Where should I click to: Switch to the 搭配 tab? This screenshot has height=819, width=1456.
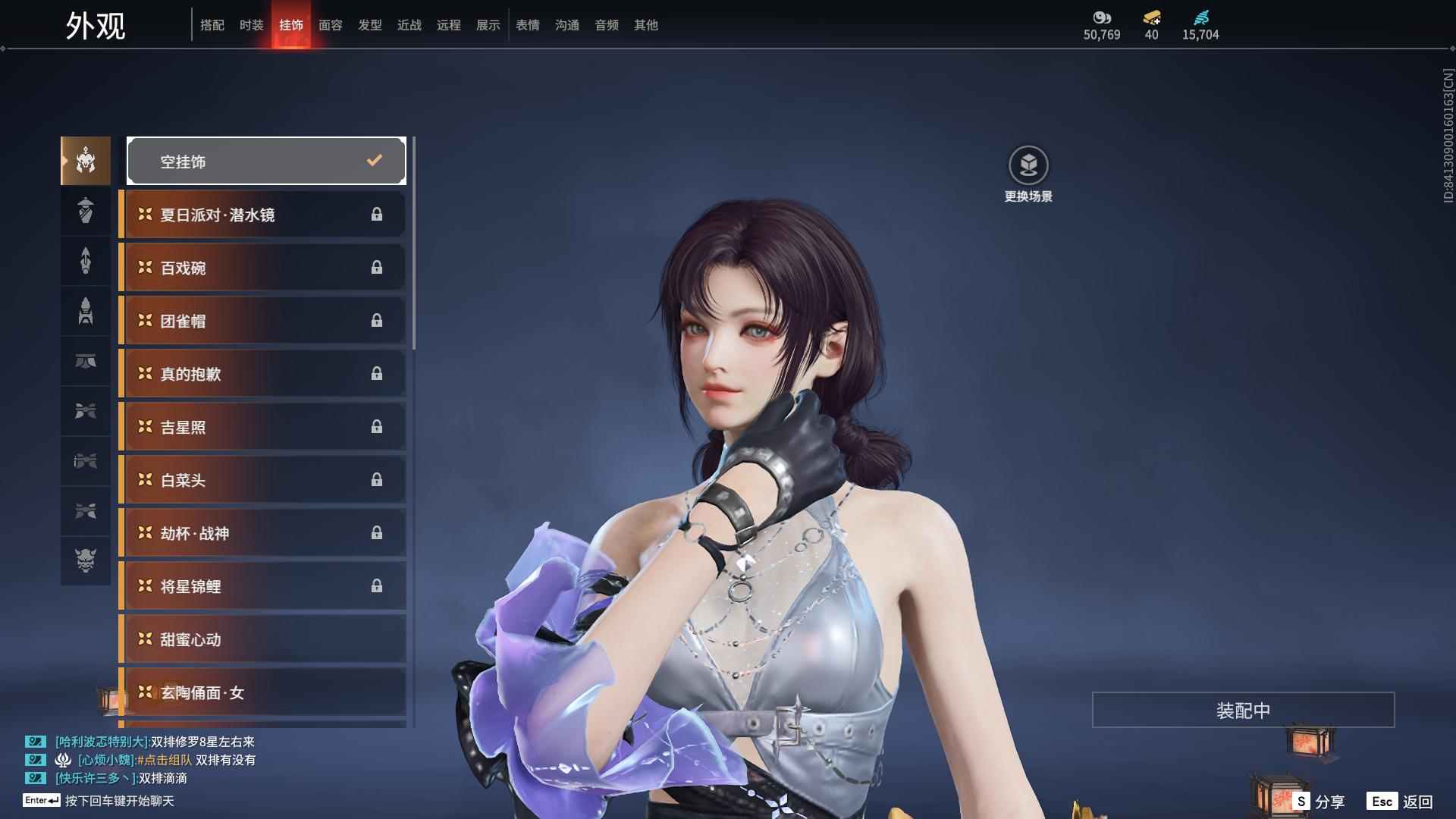click(212, 25)
